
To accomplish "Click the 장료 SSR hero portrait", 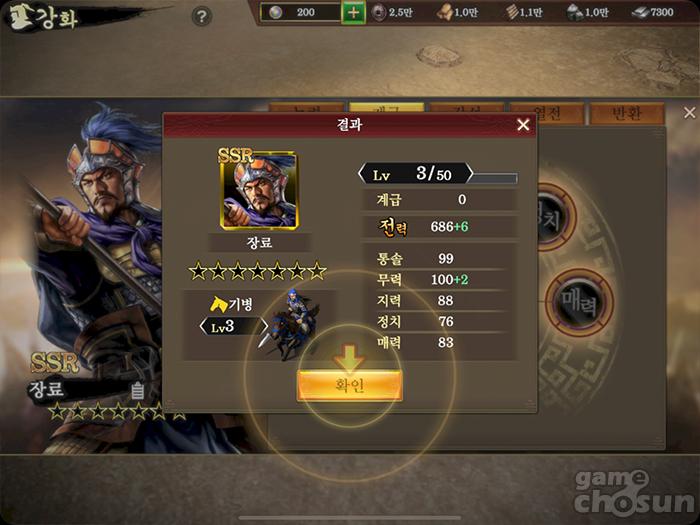I will click(x=258, y=191).
